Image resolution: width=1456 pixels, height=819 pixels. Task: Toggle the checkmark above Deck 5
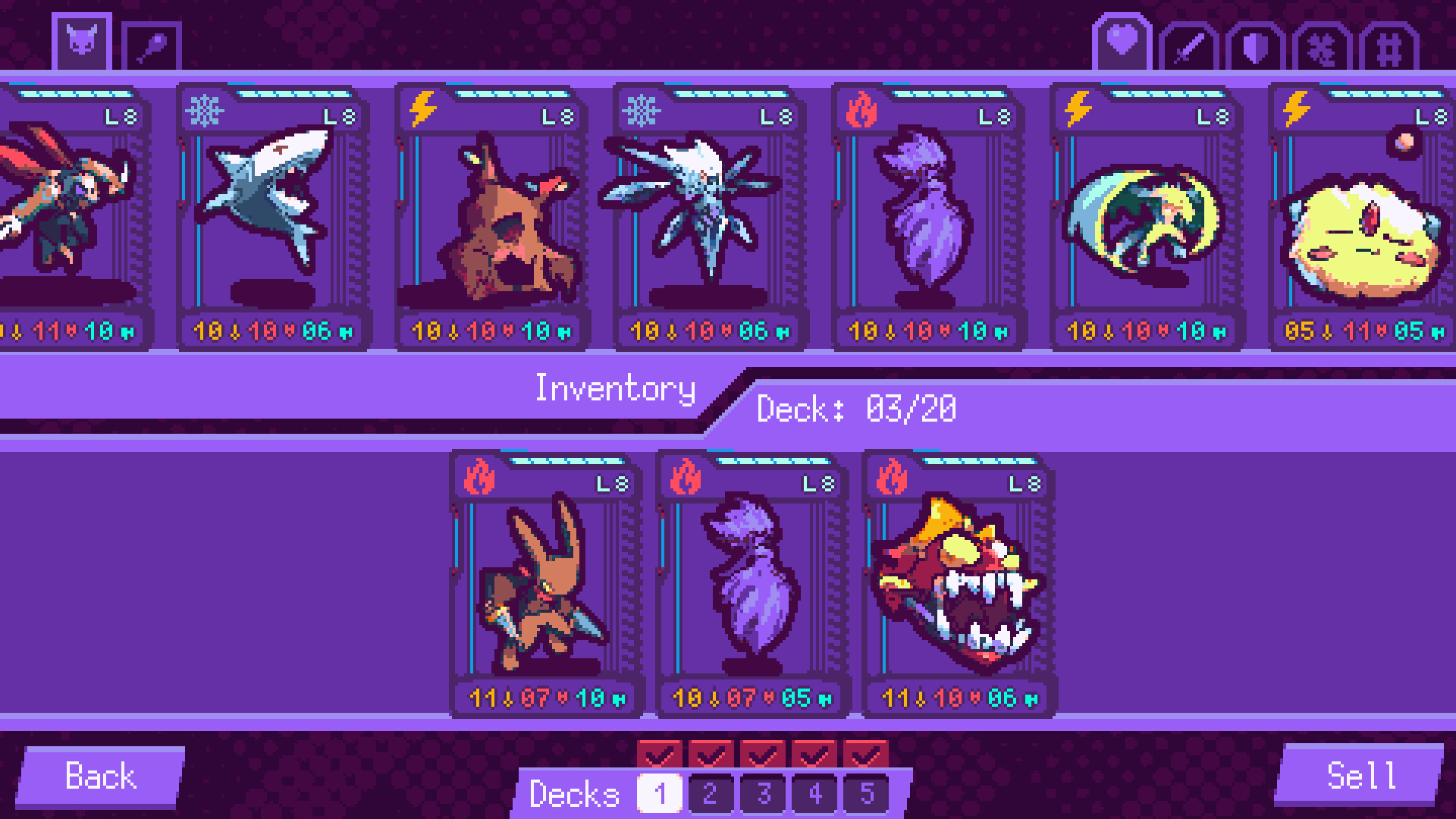click(x=868, y=755)
